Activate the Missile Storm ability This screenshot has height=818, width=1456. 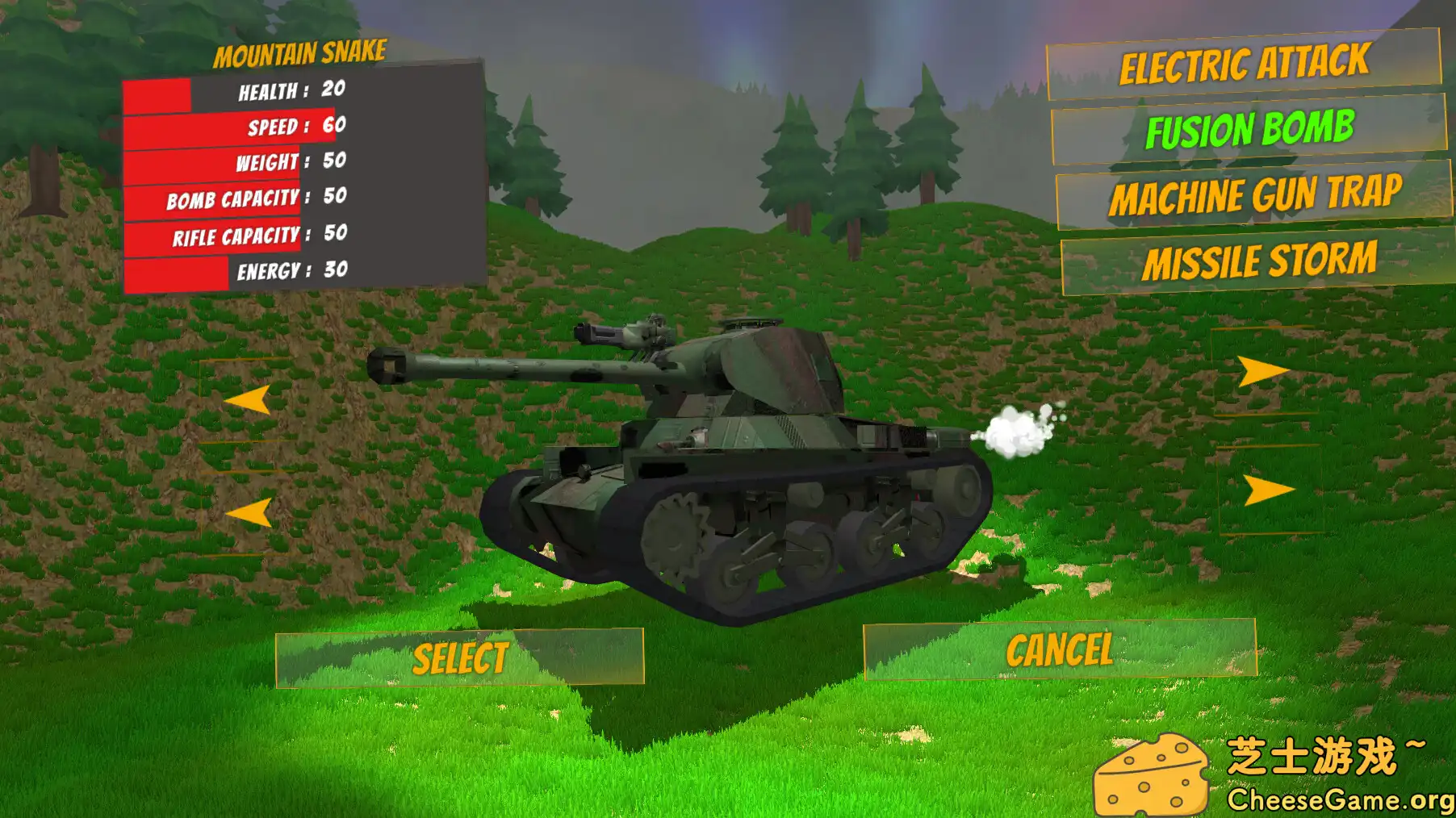pos(1261,260)
